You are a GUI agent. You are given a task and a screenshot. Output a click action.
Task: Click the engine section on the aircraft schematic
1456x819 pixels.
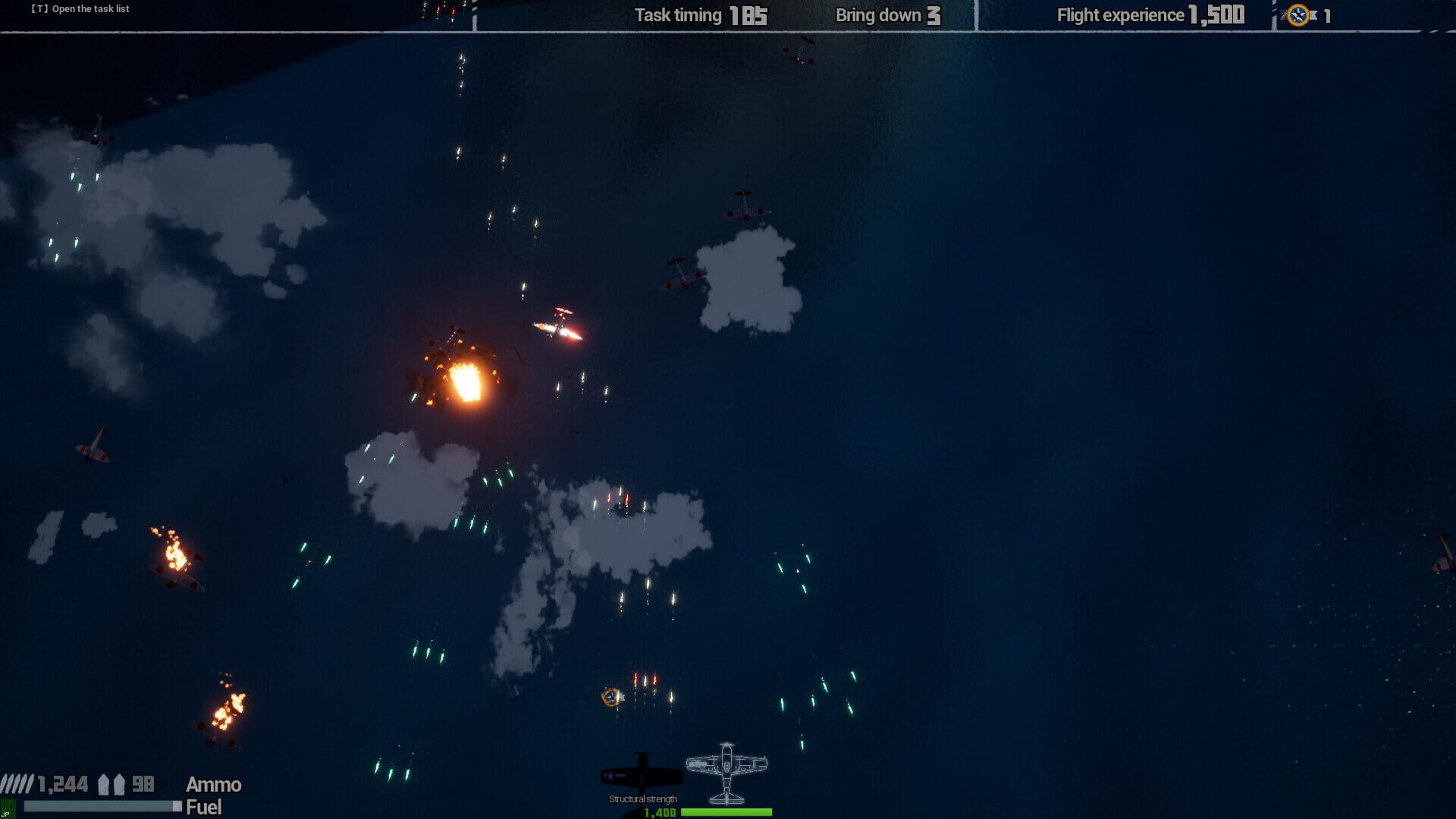(x=726, y=748)
